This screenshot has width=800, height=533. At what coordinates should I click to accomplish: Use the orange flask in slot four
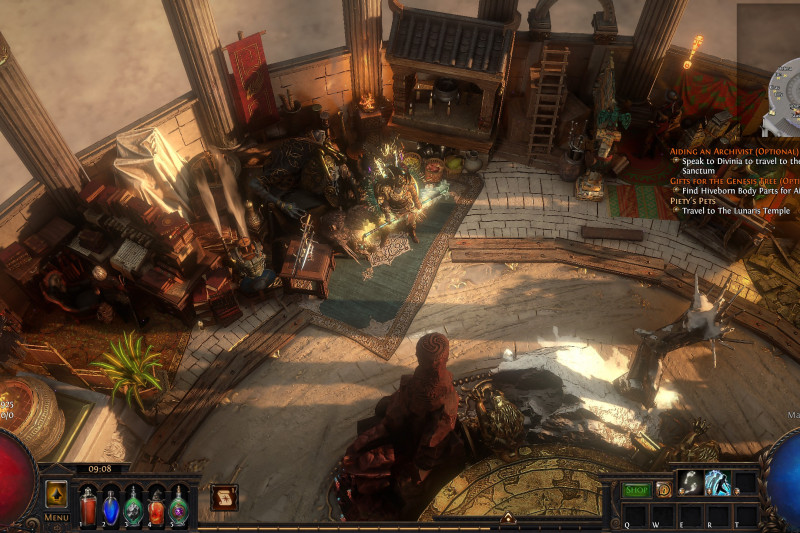pyautogui.click(x=156, y=506)
